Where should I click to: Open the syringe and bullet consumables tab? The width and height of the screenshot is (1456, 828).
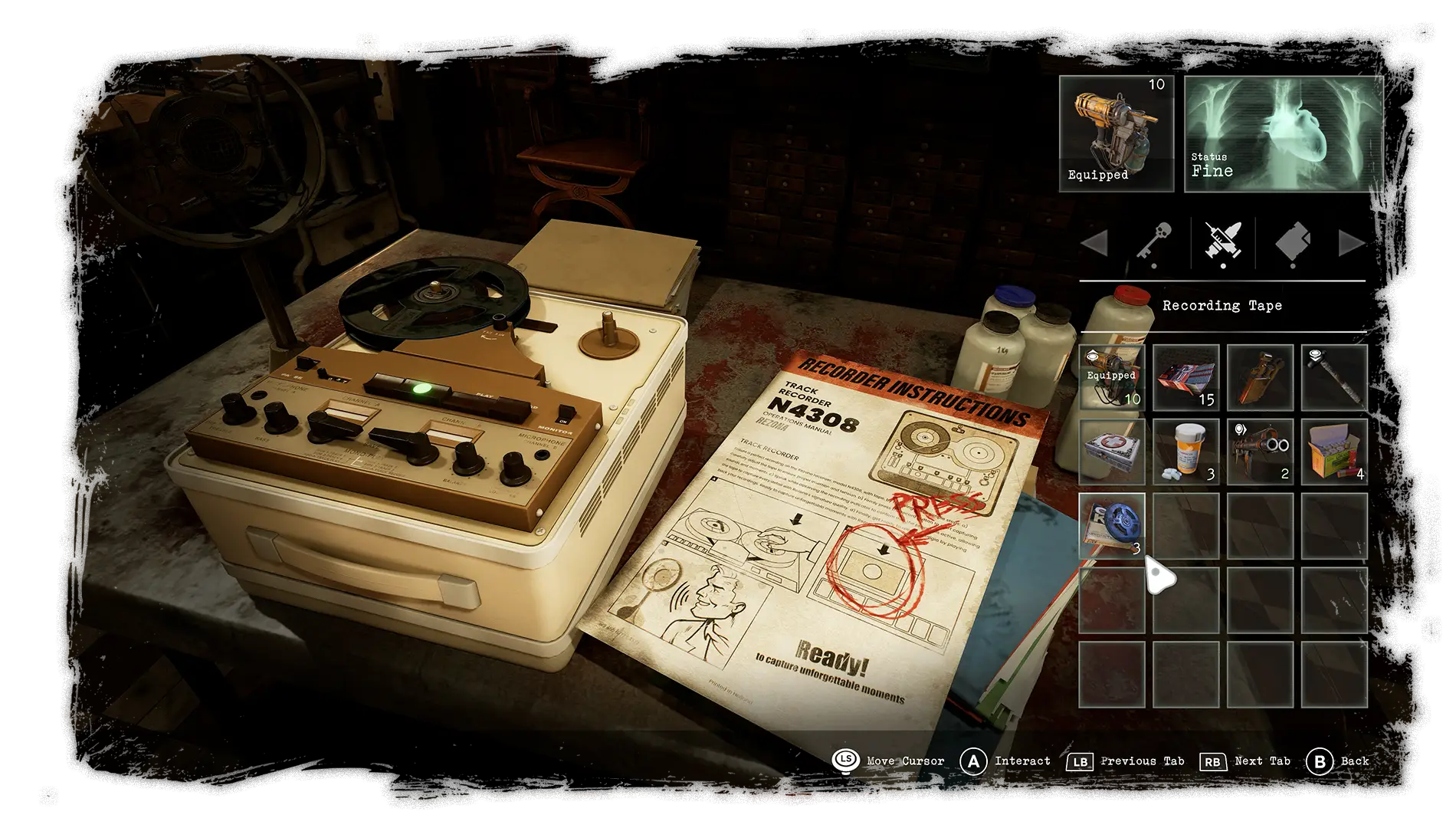(1223, 242)
